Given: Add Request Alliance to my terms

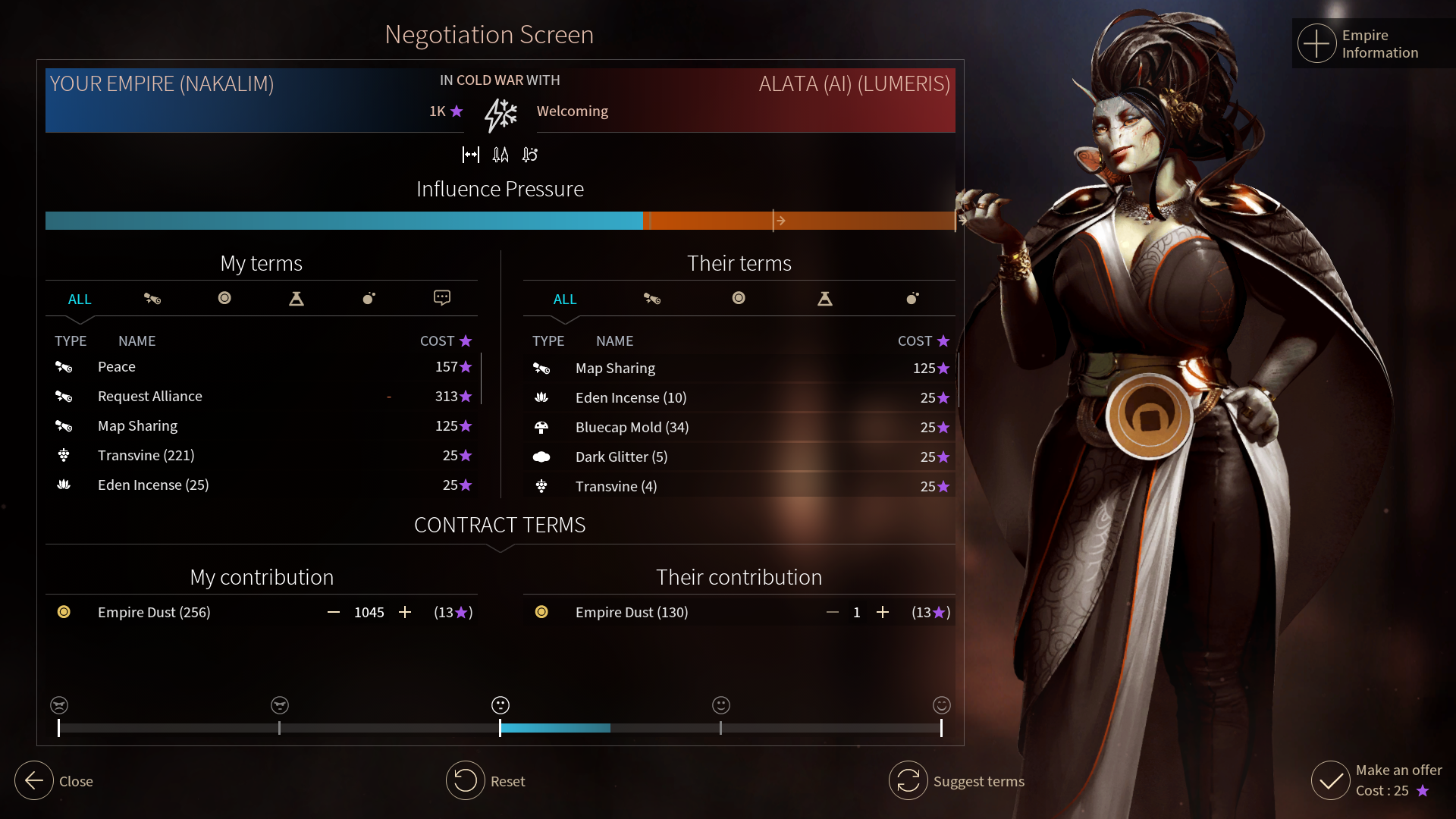Looking at the screenshot, I should click(x=150, y=397).
